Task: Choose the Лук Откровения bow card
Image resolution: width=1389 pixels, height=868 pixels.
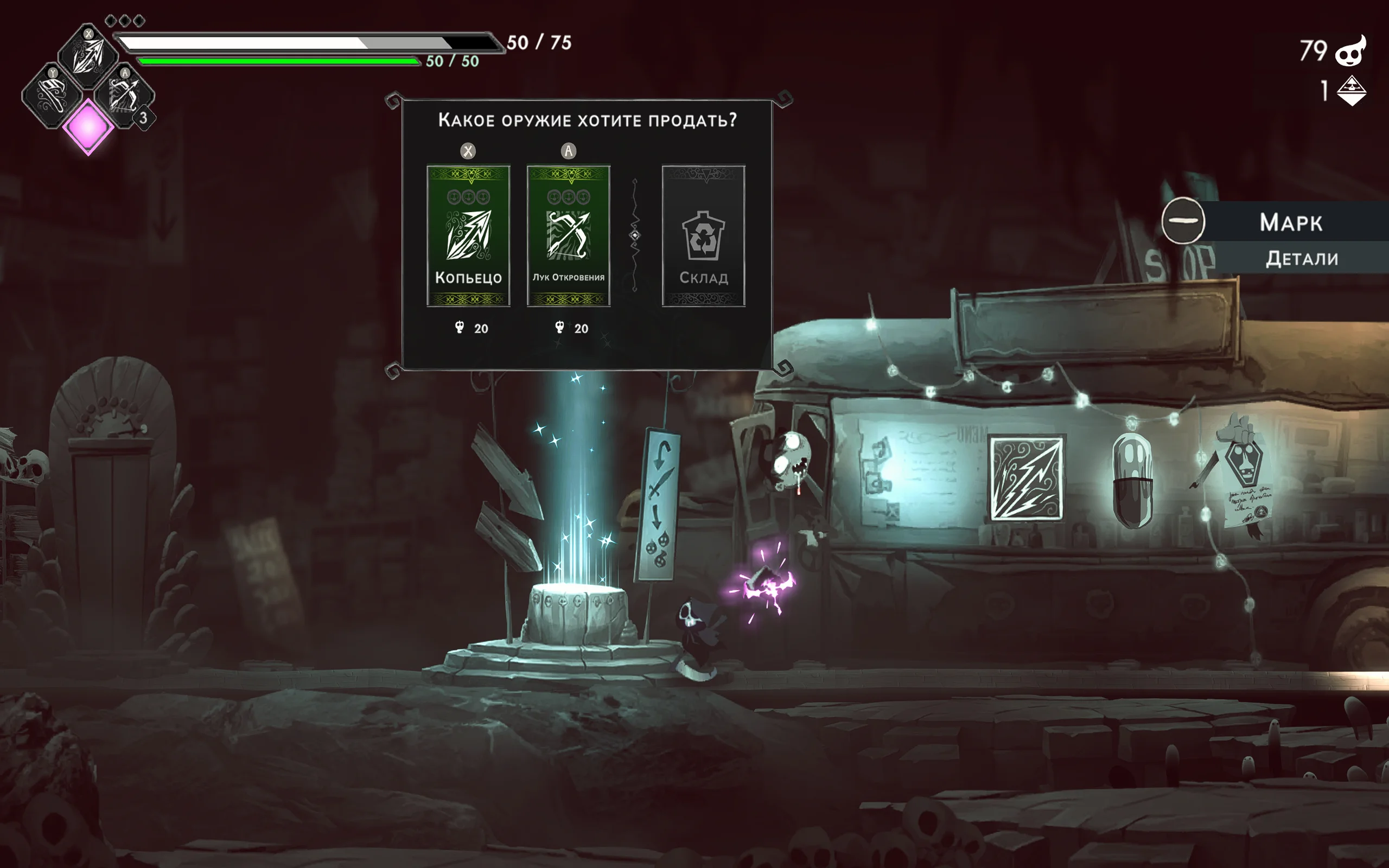Action: click(568, 235)
